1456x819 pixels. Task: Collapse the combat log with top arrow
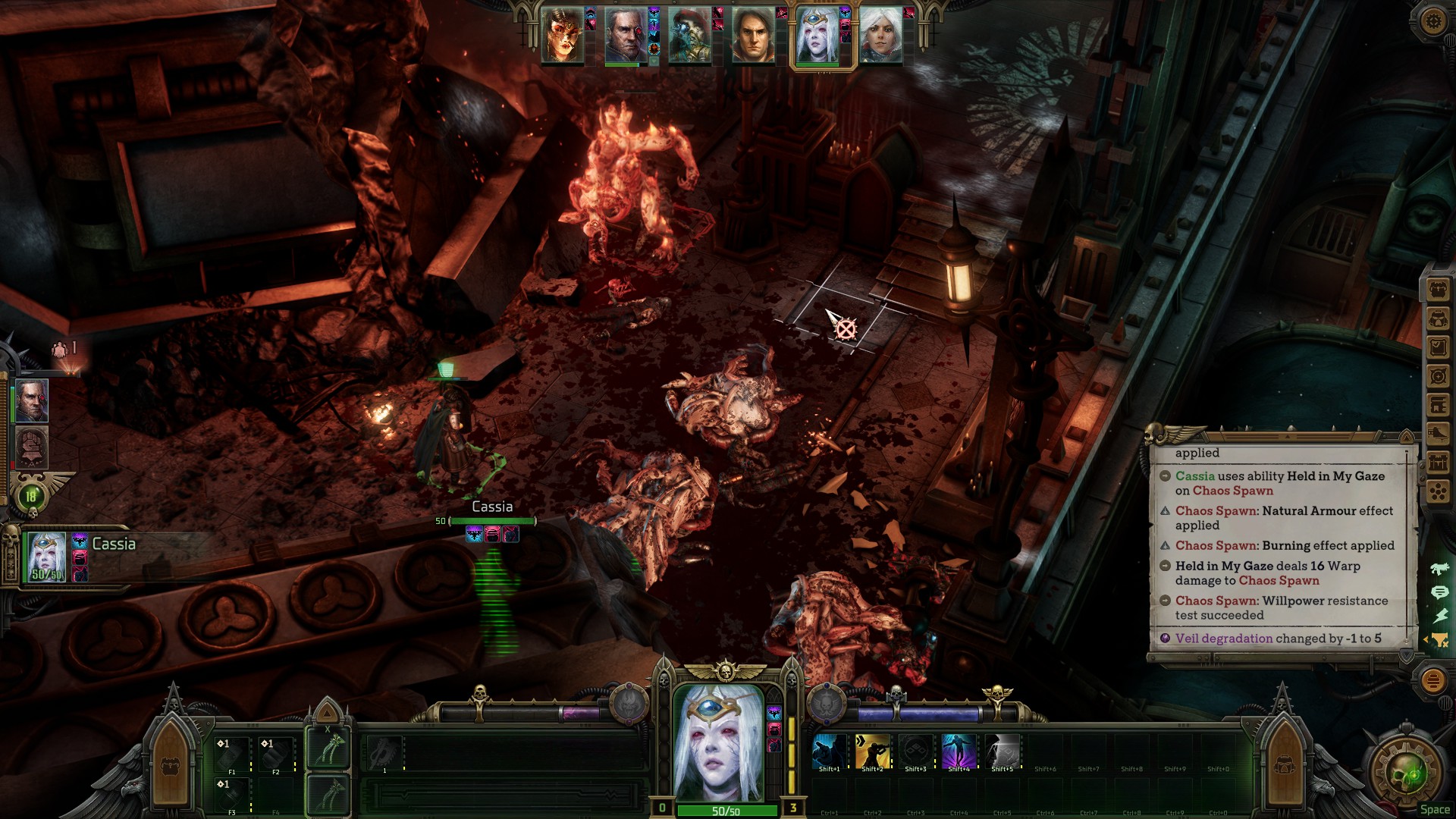click(x=1407, y=437)
